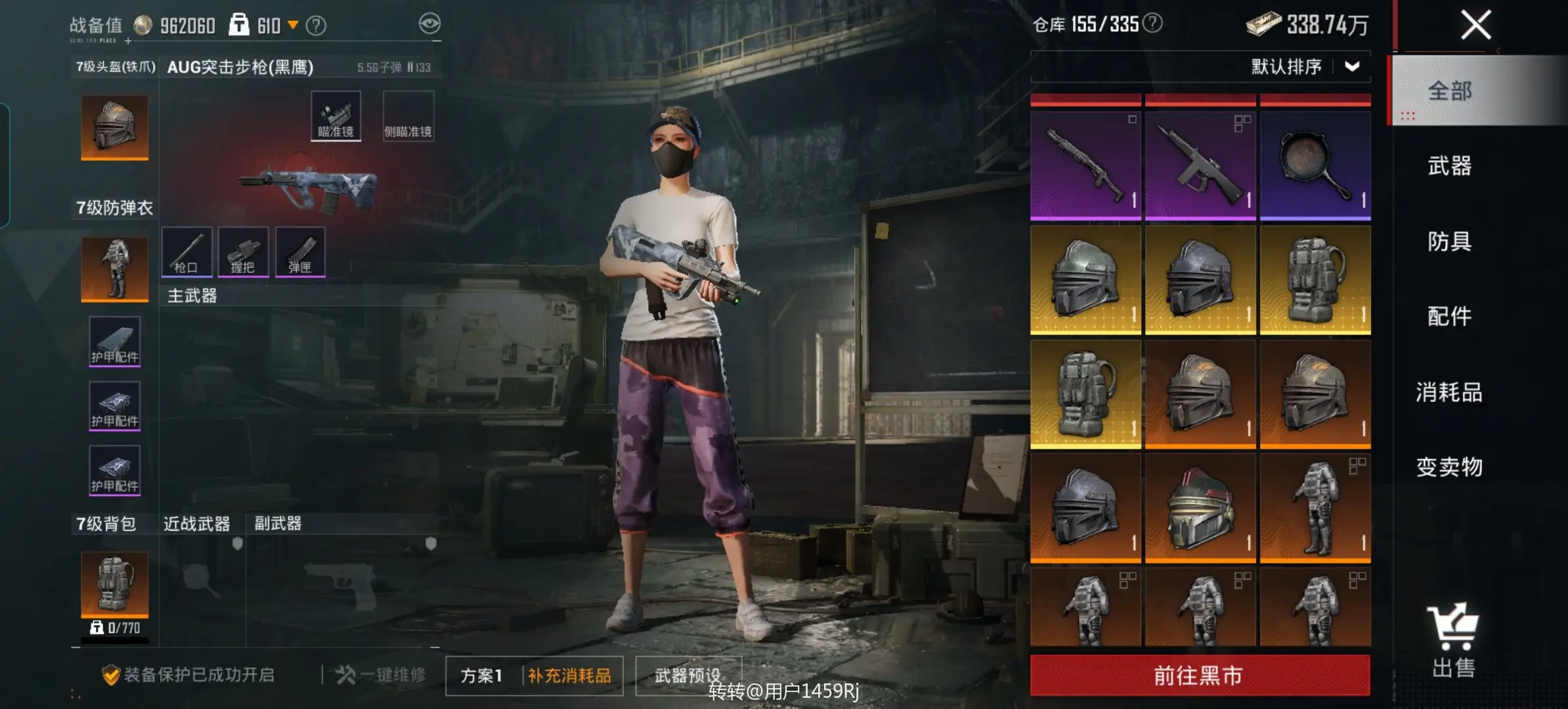Choose the 方案1 loadout plan
Screen dimensions: 1568x709
(482, 676)
